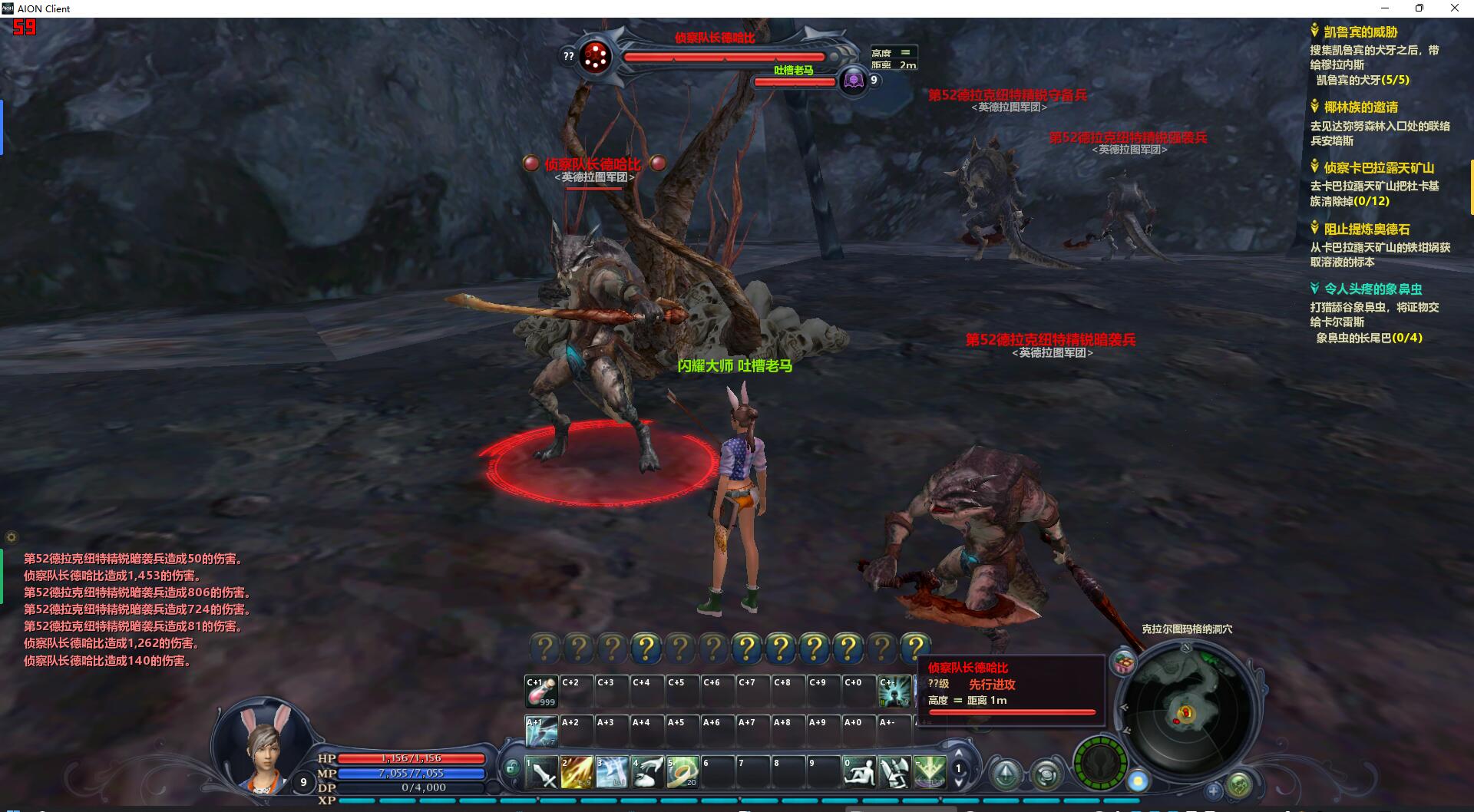The image size is (1474, 812).
Task: Activate the green downward arrow skill
Action: (929, 772)
